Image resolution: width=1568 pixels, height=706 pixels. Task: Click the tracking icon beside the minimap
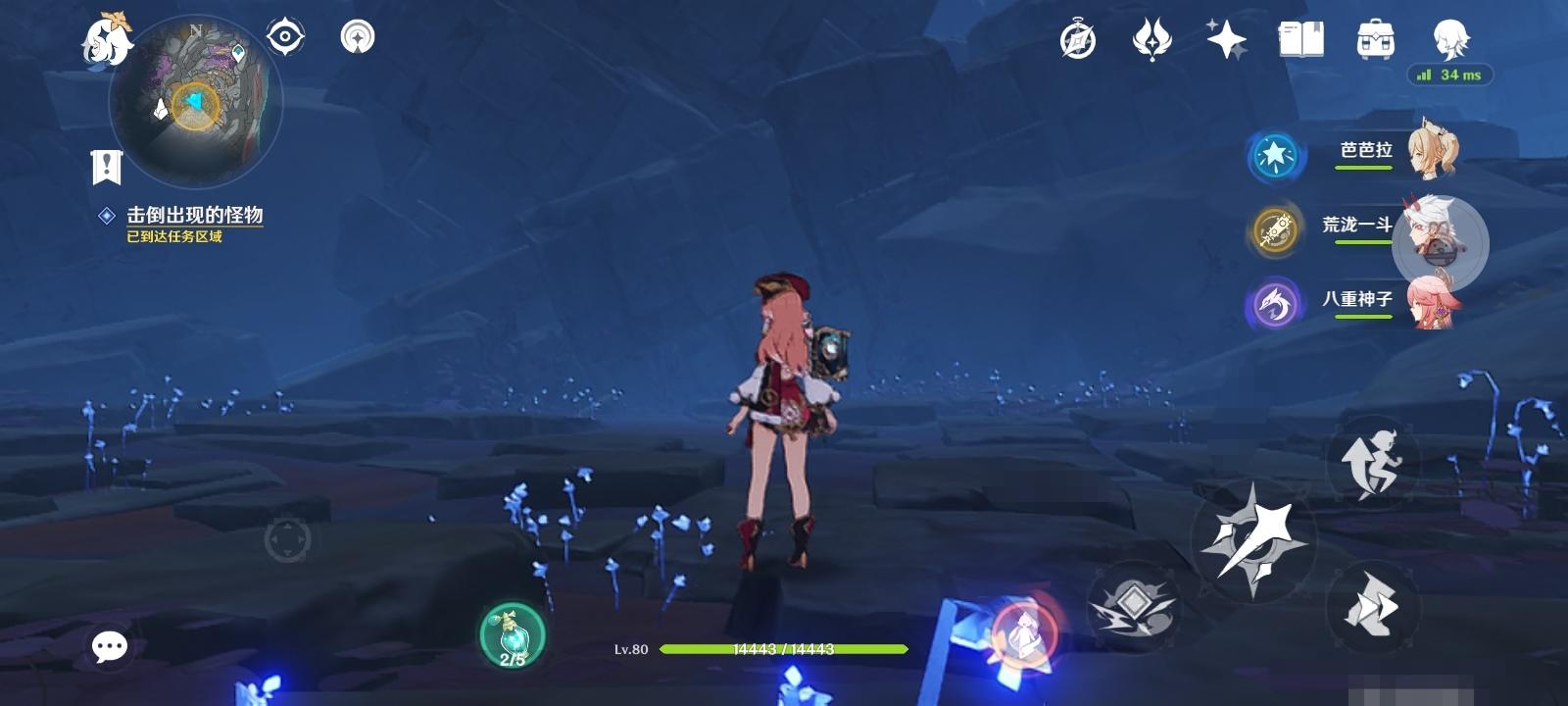[x=284, y=37]
